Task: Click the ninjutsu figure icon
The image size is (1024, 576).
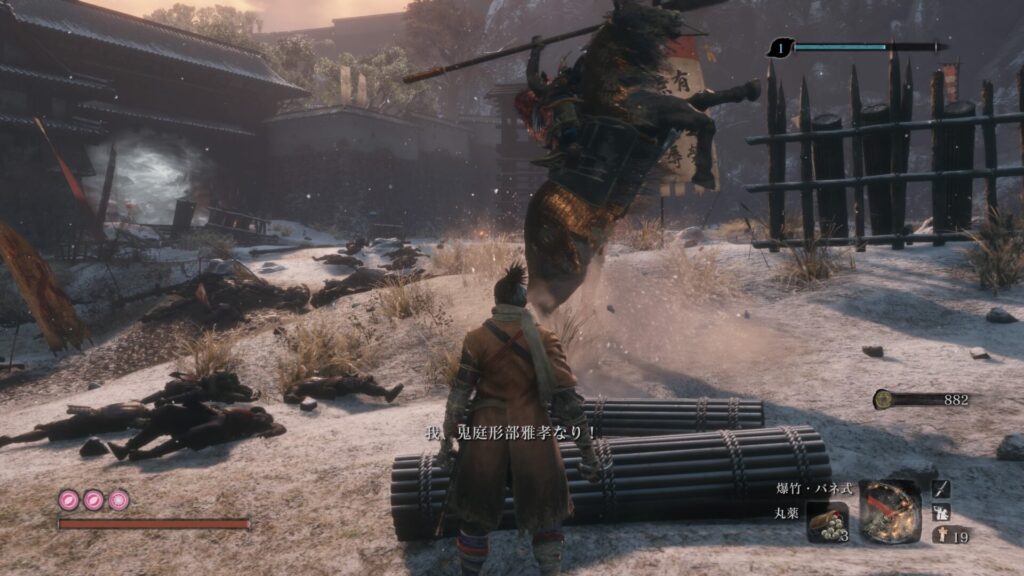Action: [x=941, y=512]
